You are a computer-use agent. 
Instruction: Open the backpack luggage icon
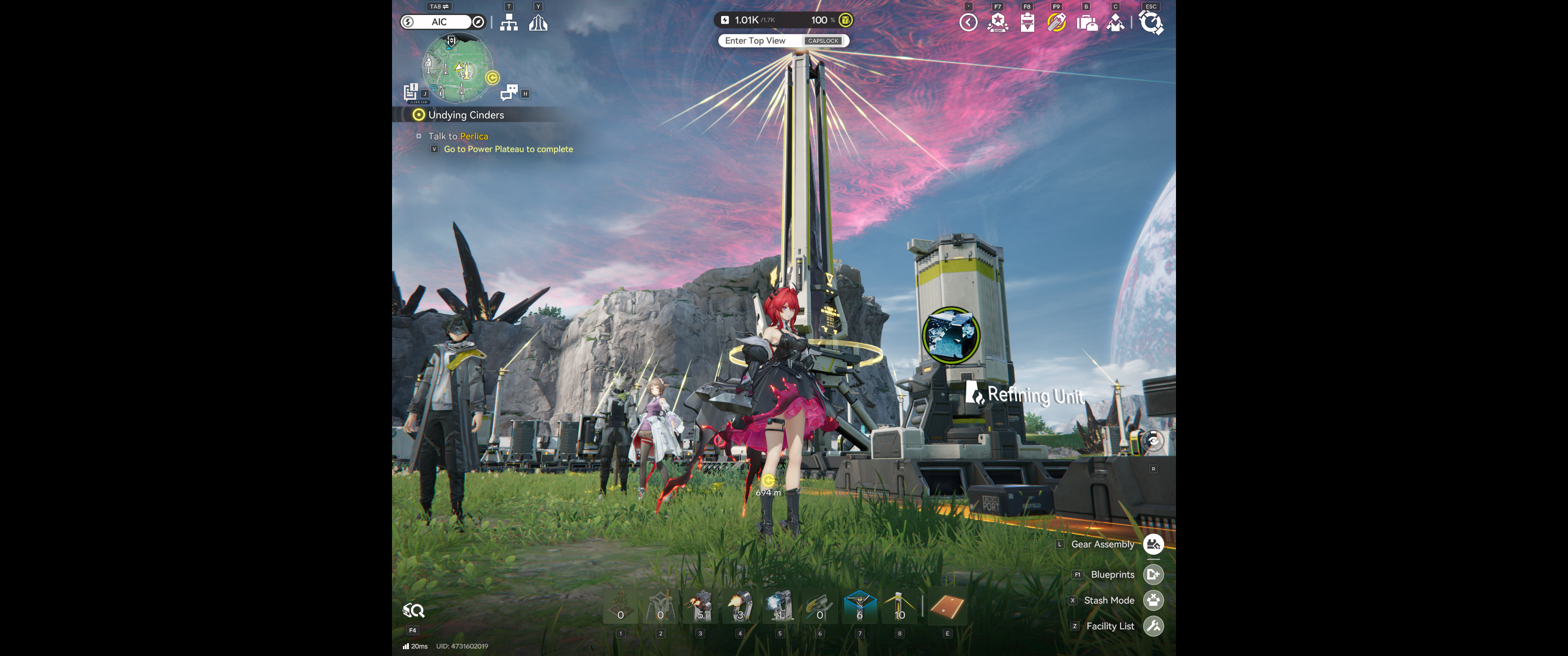pyautogui.click(x=1087, y=23)
